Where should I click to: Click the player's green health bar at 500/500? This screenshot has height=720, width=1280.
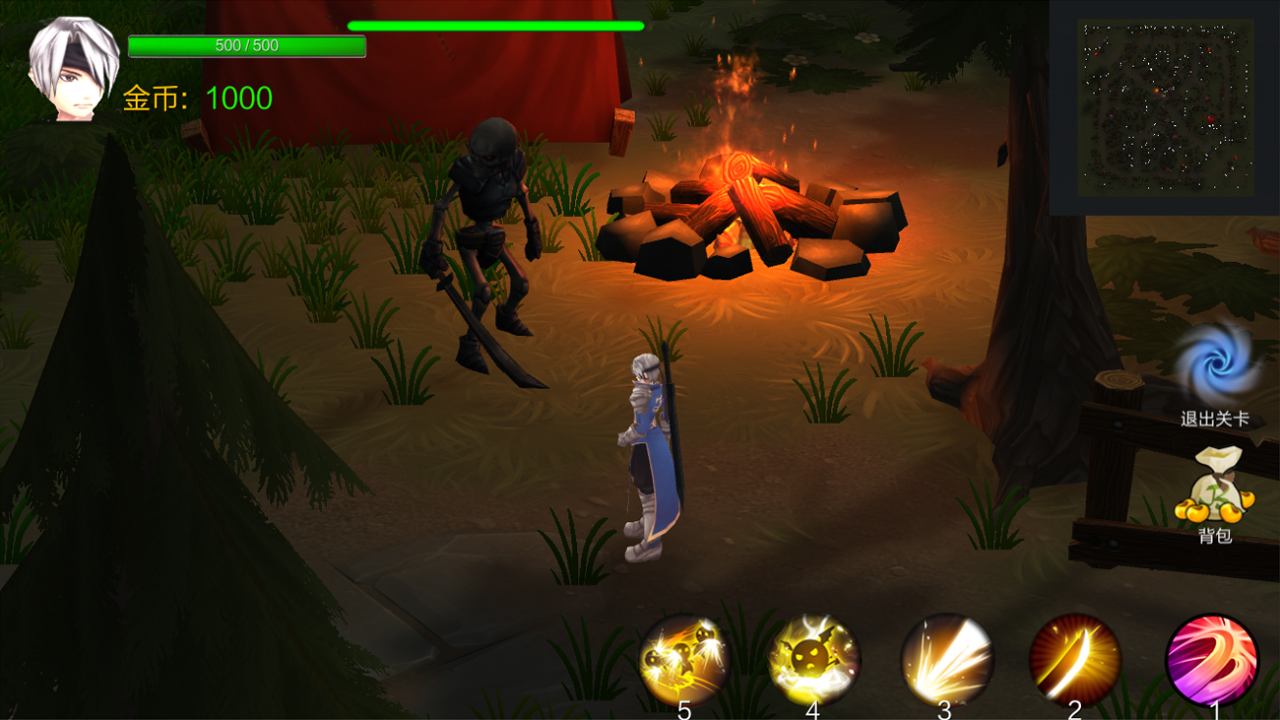245,45
